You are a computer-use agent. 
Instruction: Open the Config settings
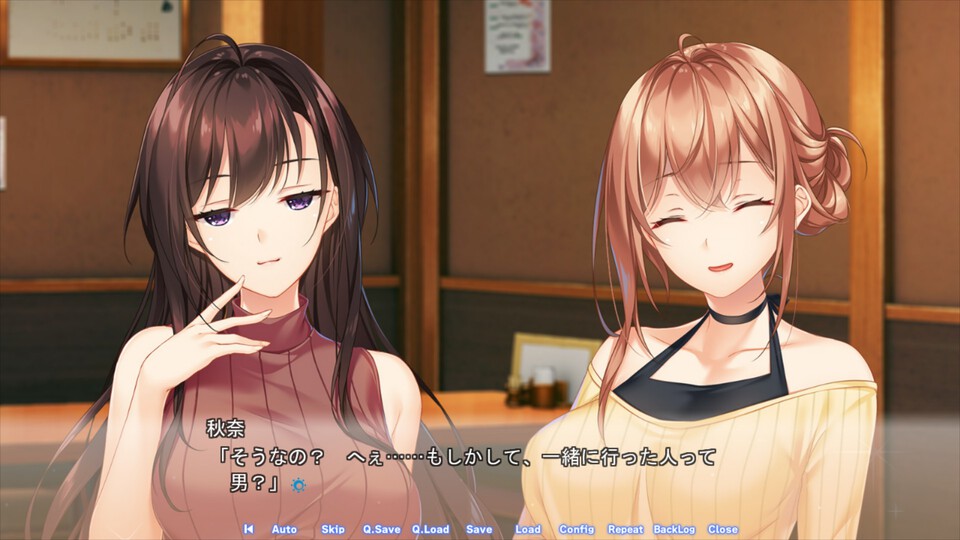(576, 529)
